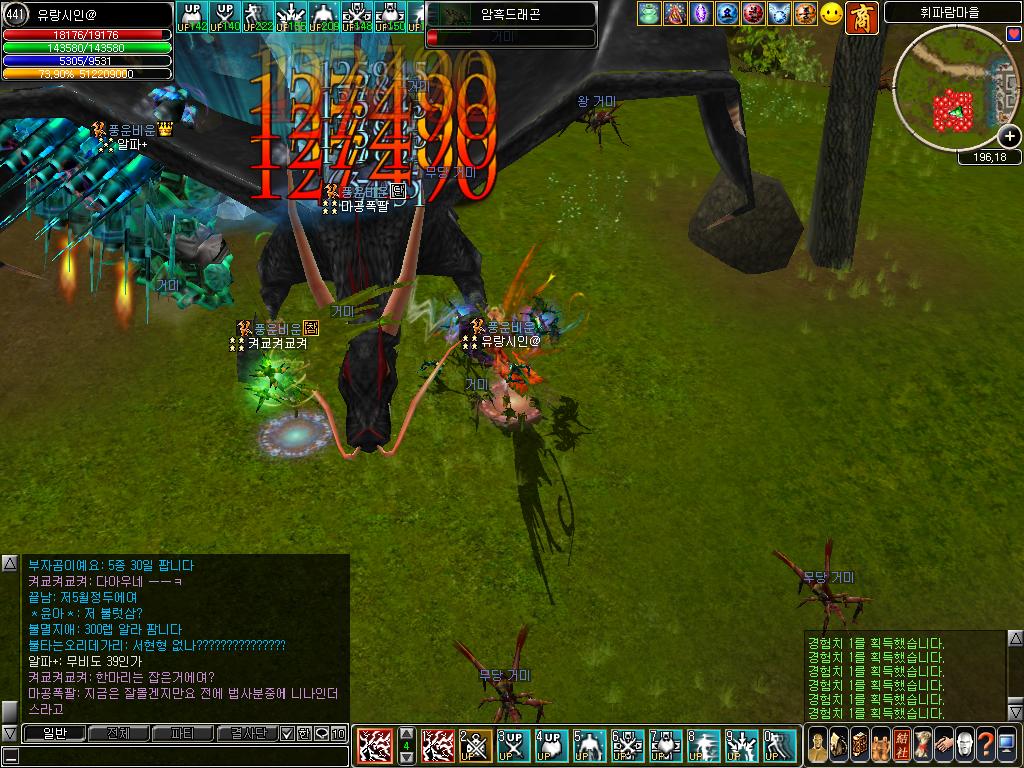Image resolution: width=1024 pixels, height=768 pixels.
Task: Open the red 商 shop icon
Action: point(861,17)
